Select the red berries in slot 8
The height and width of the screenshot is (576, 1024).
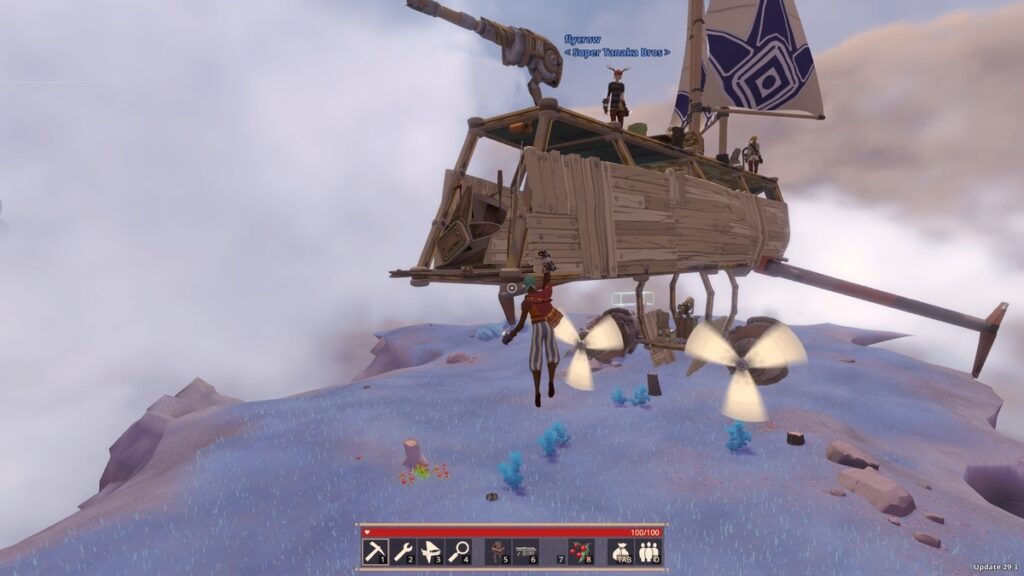pyautogui.click(x=580, y=551)
